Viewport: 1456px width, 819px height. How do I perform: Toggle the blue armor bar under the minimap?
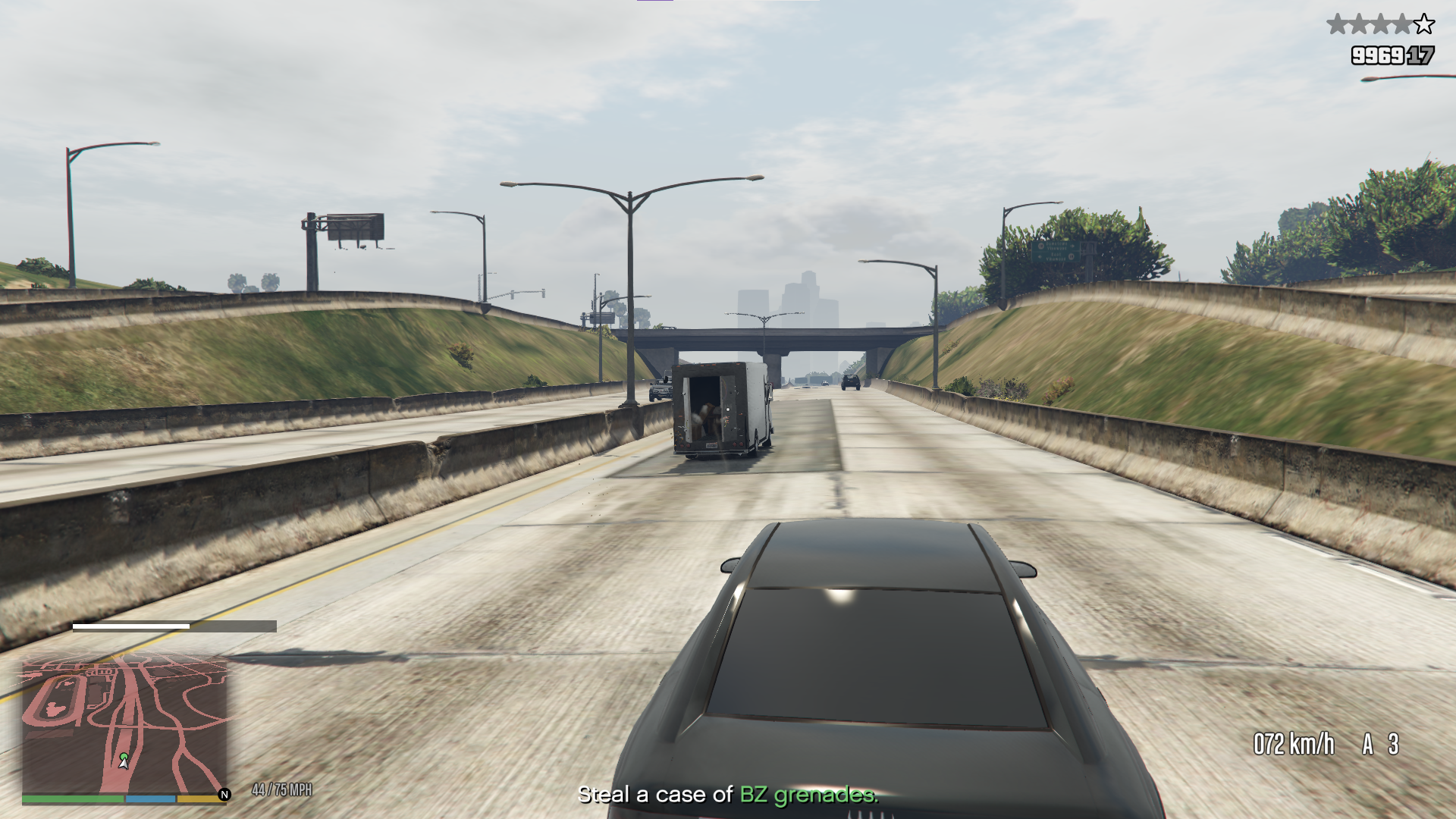point(150,799)
